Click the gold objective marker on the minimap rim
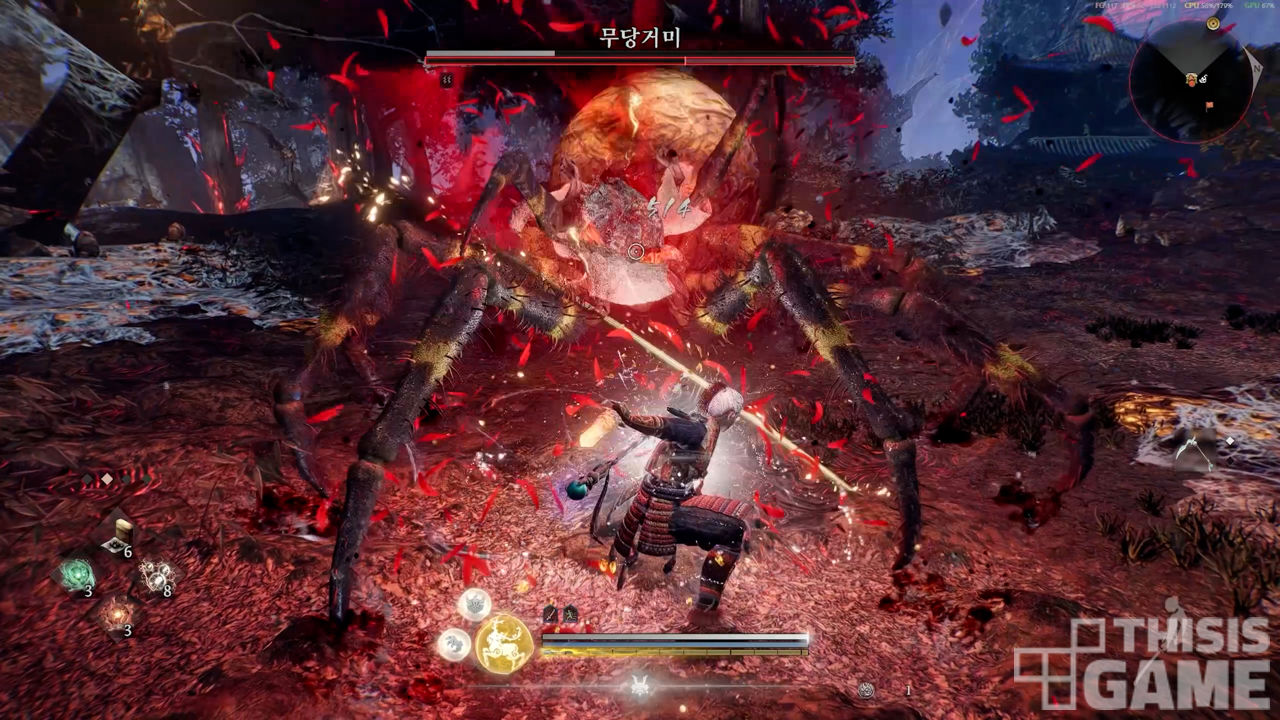Screen dimensions: 1280x720 click(x=1213, y=25)
